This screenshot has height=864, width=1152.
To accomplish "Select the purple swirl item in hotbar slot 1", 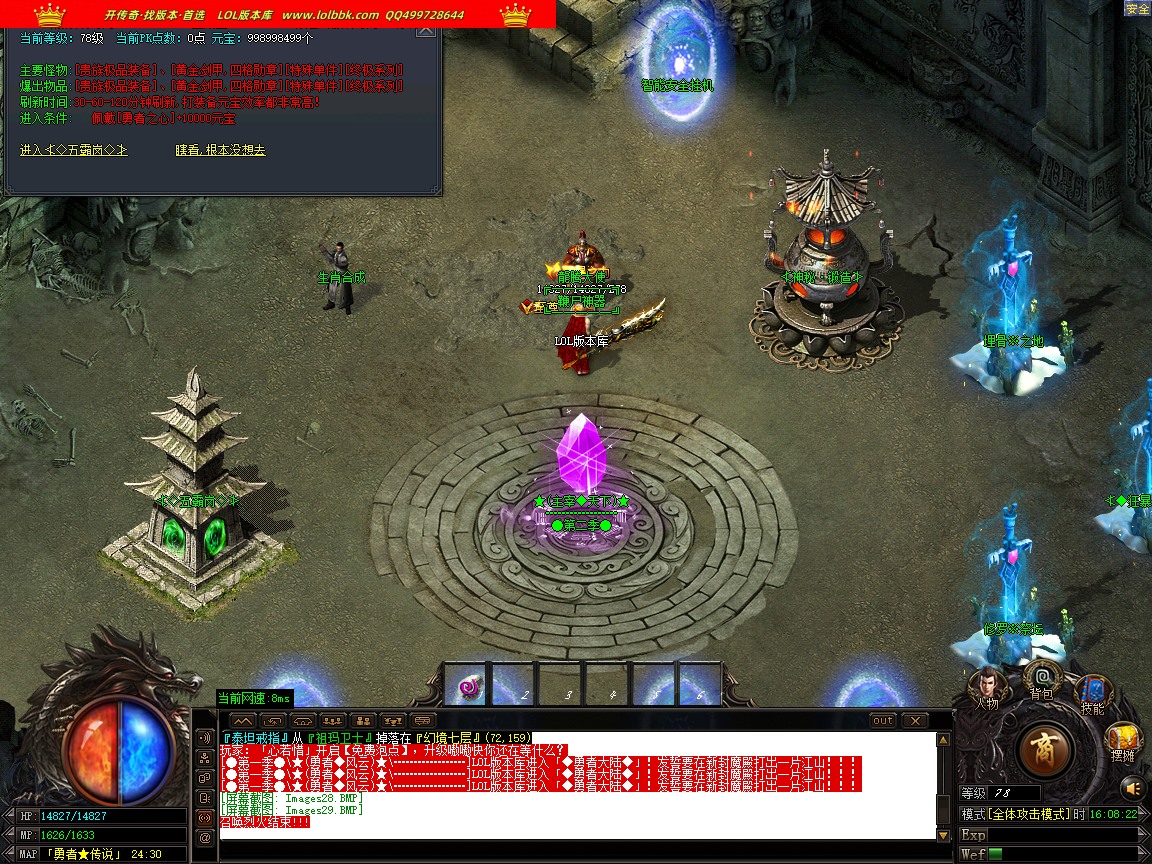I will pyautogui.click(x=467, y=685).
